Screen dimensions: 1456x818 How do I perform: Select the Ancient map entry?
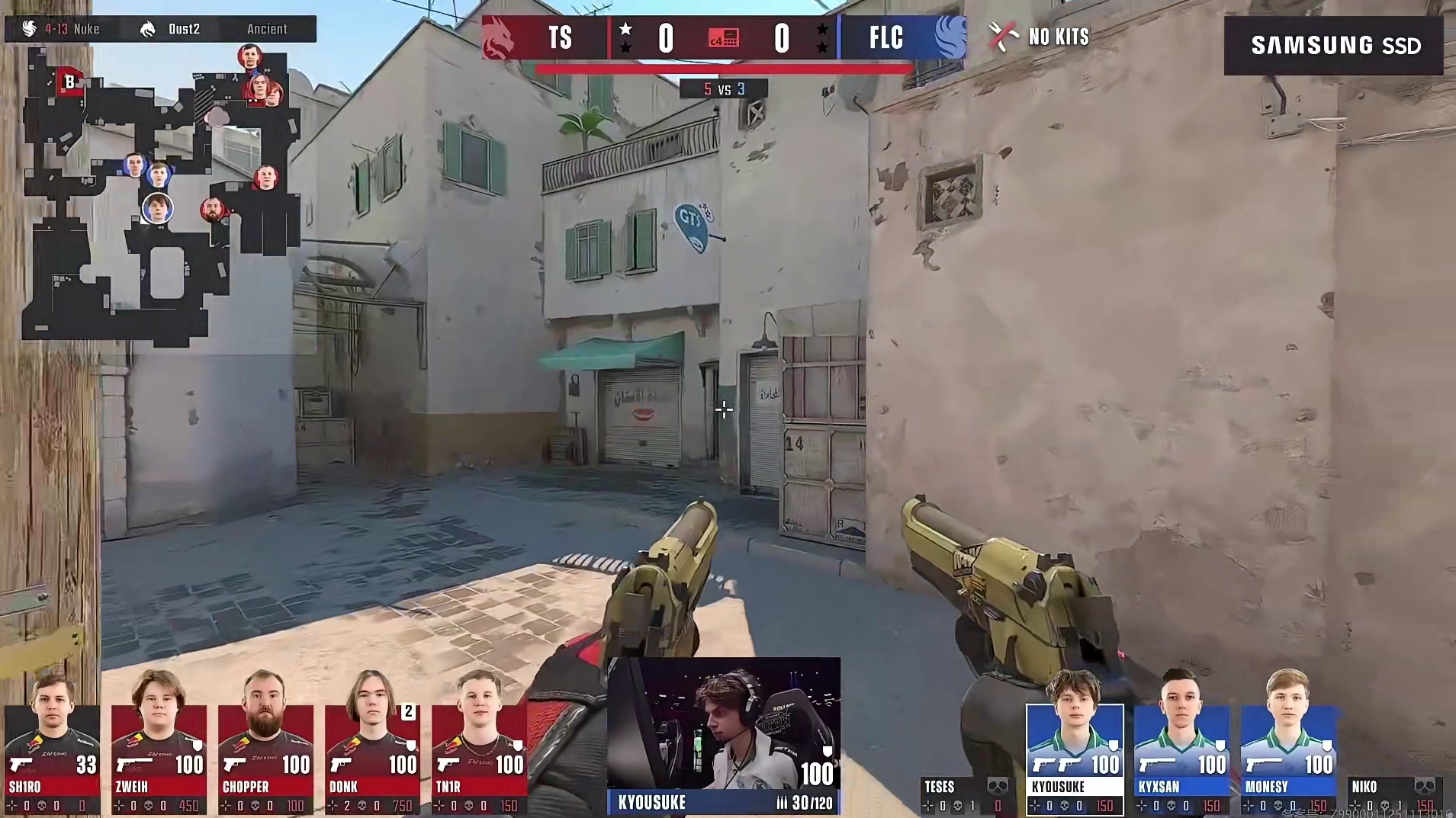pos(266,29)
